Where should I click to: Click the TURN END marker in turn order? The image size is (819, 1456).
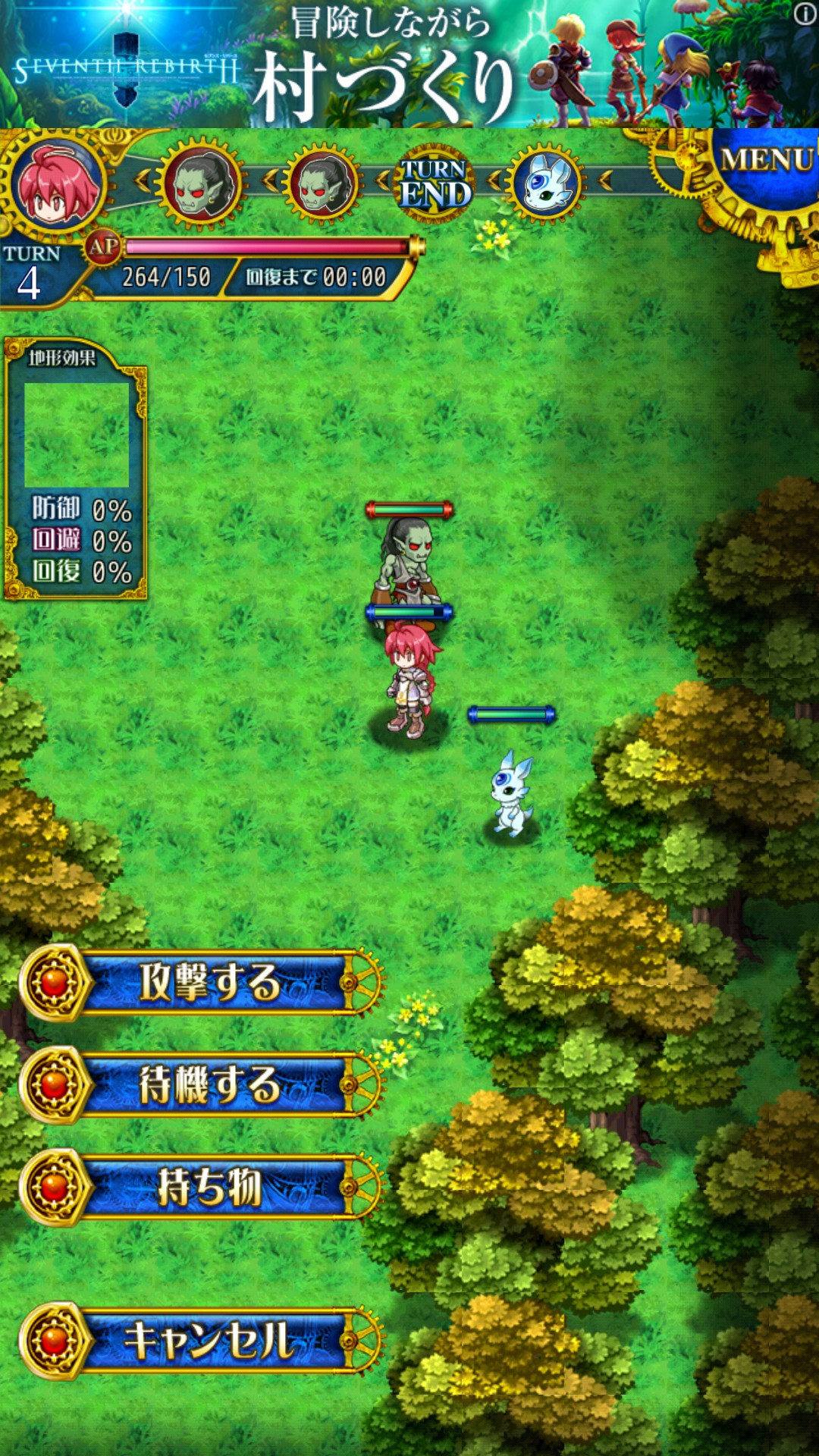point(434,184)
